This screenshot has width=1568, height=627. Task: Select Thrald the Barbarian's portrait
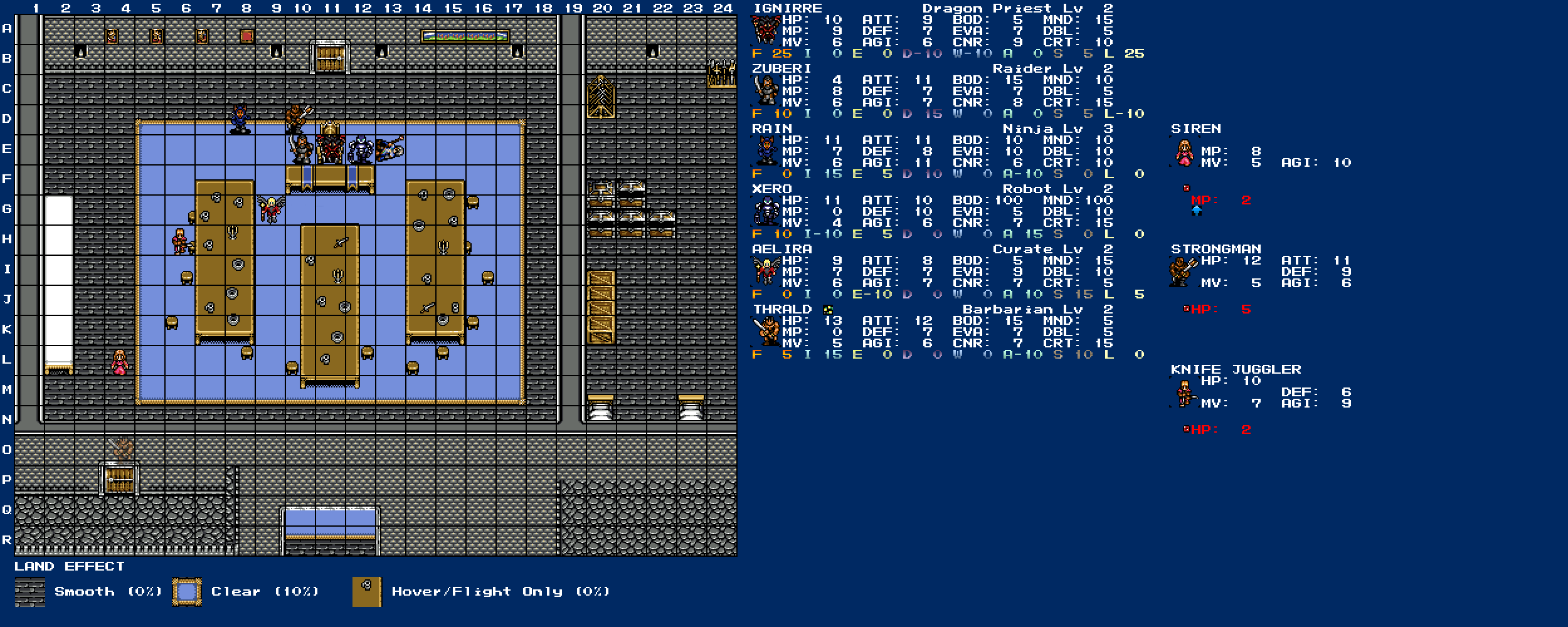pos(766,331)
